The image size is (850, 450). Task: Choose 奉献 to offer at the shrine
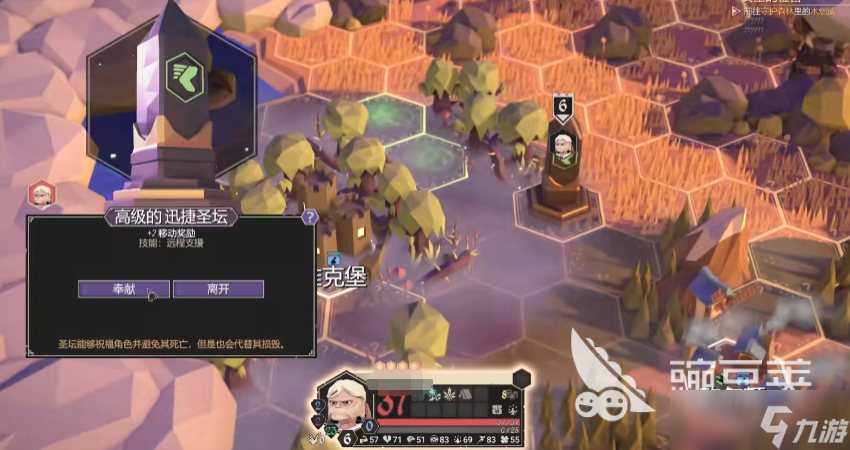(x=125, y=289)
